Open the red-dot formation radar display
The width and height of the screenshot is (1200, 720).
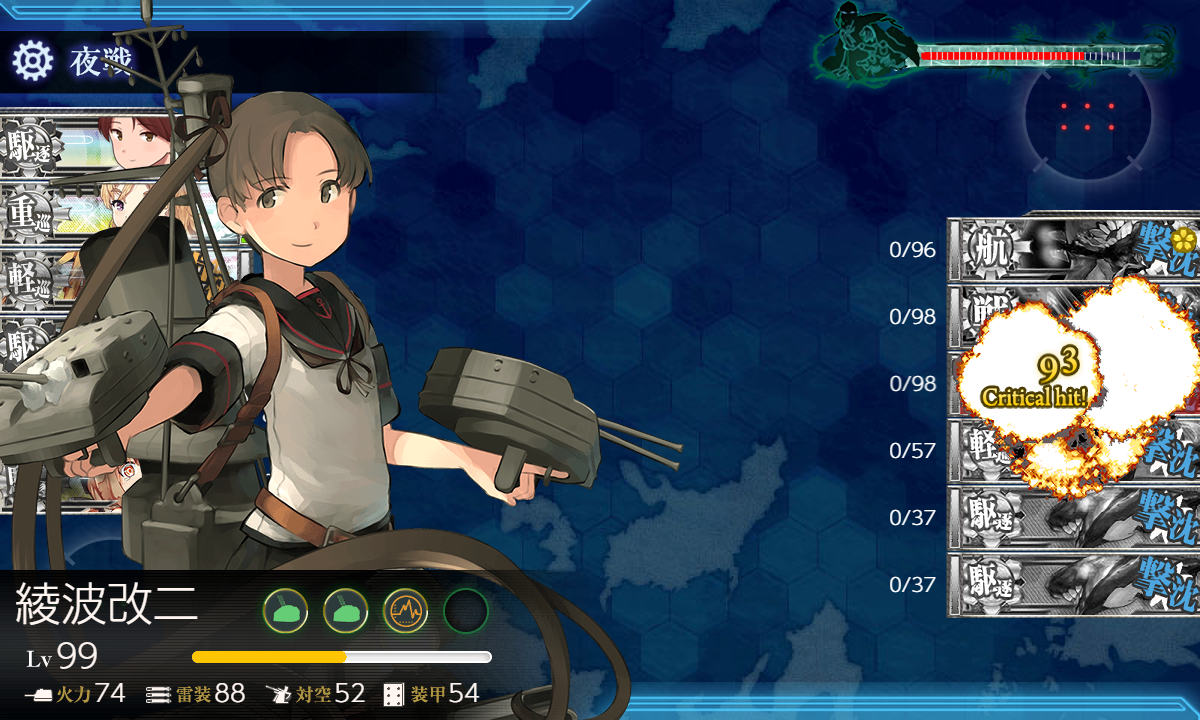point(1087,116)
